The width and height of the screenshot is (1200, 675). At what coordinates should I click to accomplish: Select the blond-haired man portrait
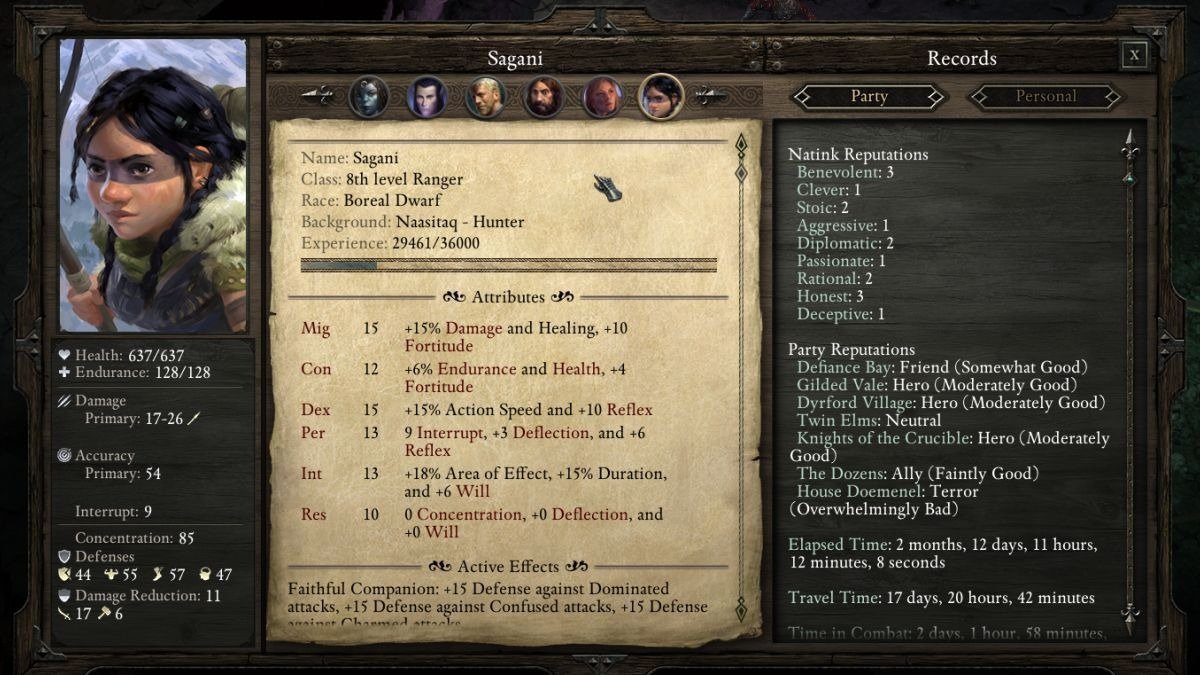click(x=485, y=97)
